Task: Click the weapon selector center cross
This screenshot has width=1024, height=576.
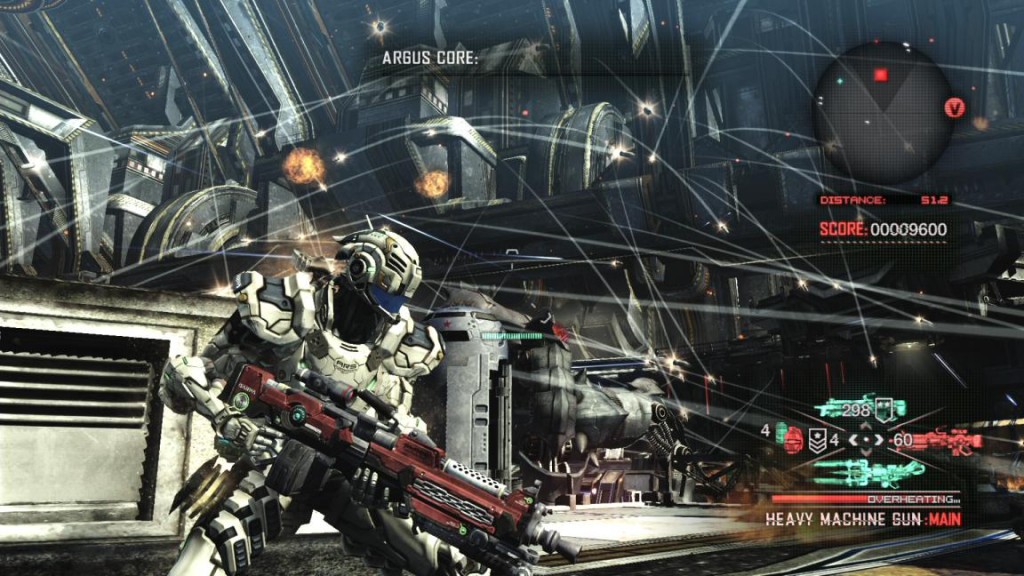Action: tap(866, 440)
